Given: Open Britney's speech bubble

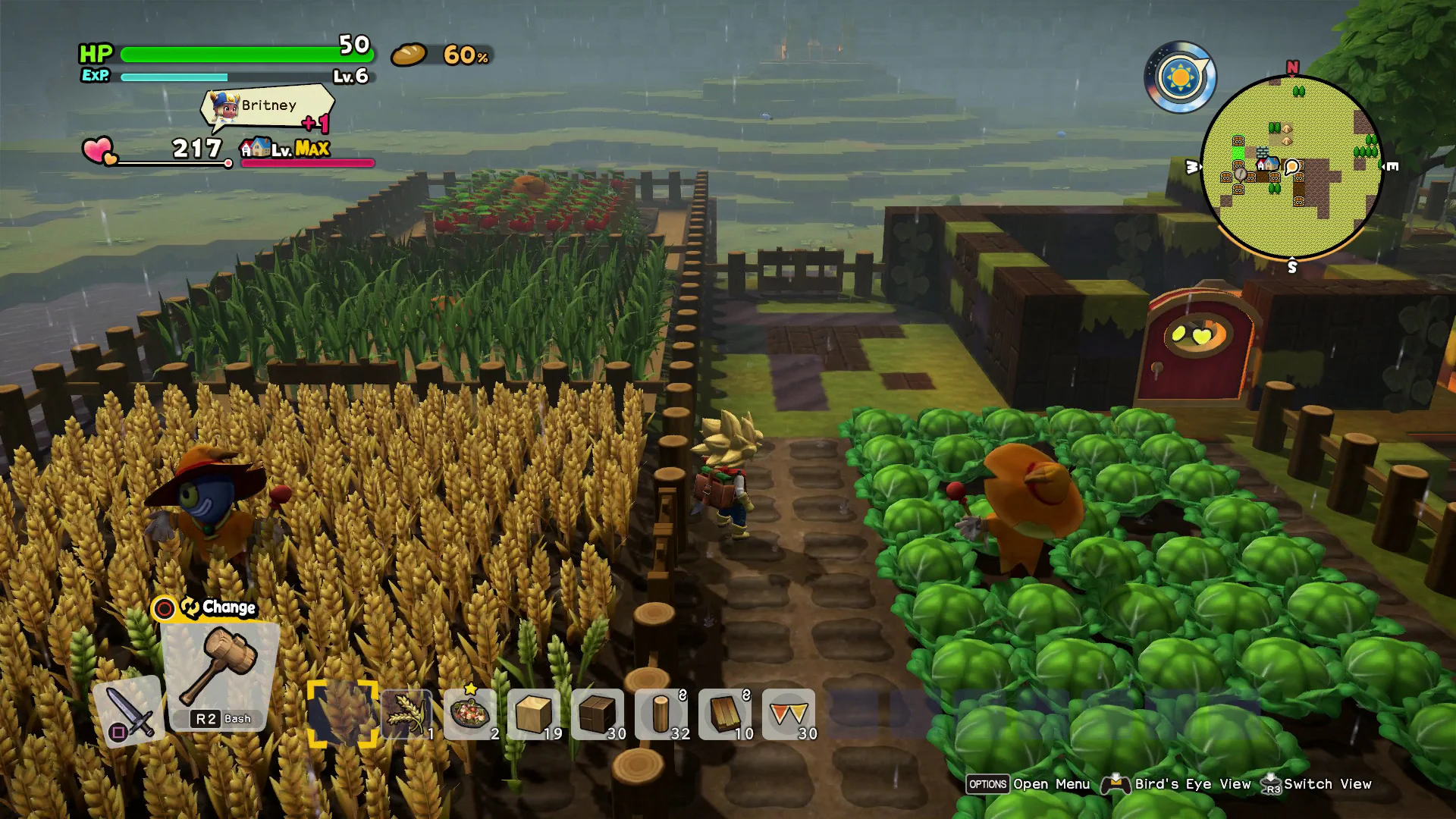Looking at the screenshot, I should [267, 106].
